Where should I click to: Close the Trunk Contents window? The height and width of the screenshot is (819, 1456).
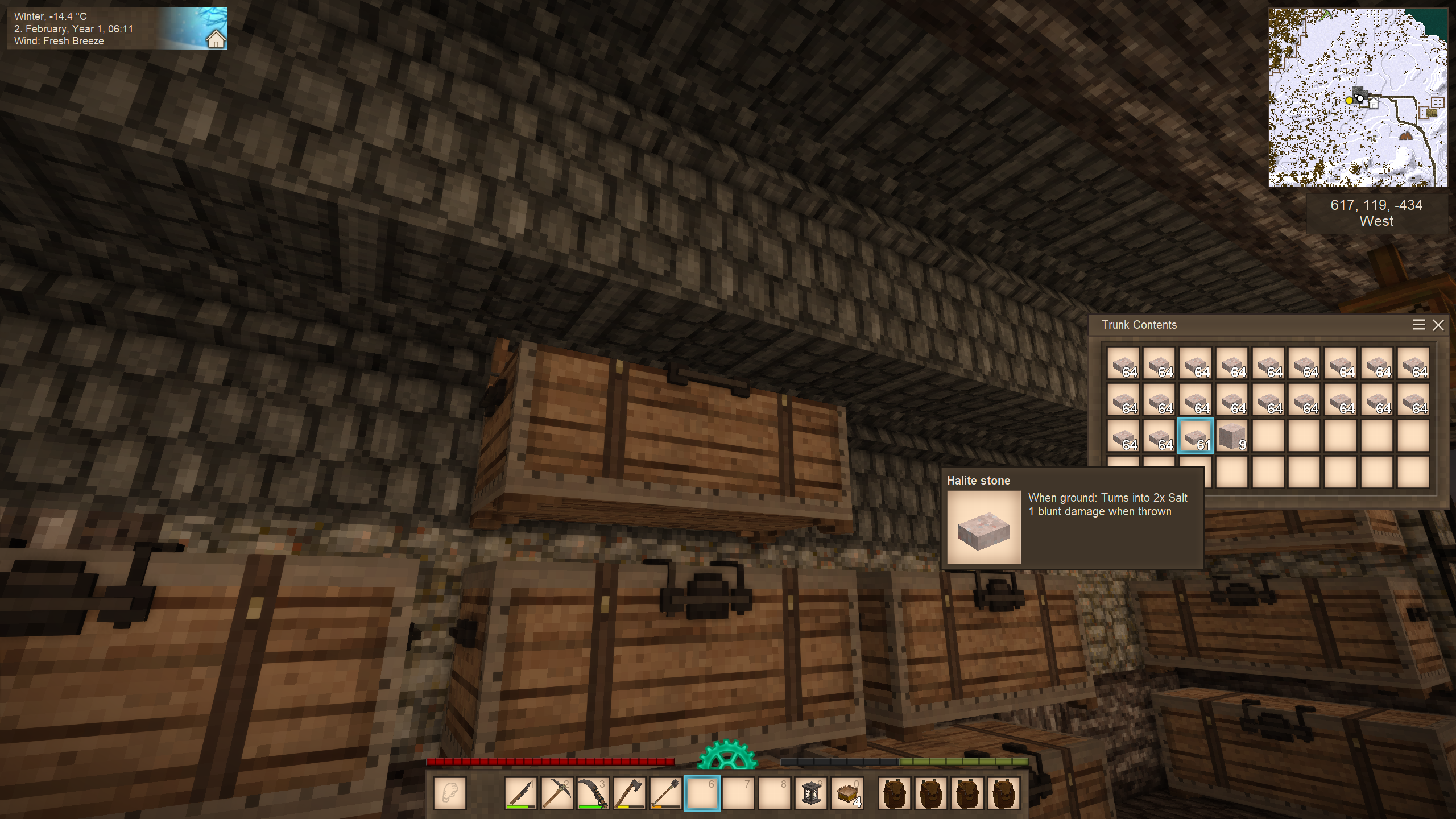[x=1438, y=325]
